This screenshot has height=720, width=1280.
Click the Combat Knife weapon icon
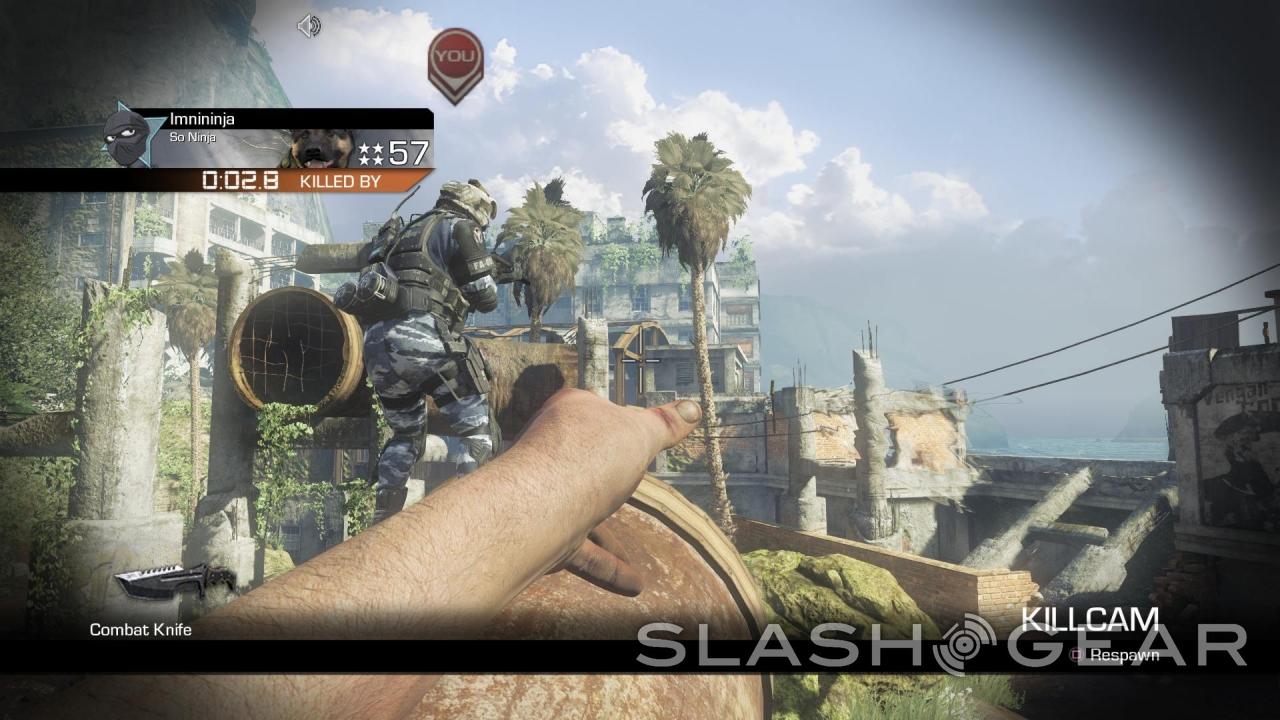click(173, 581)
